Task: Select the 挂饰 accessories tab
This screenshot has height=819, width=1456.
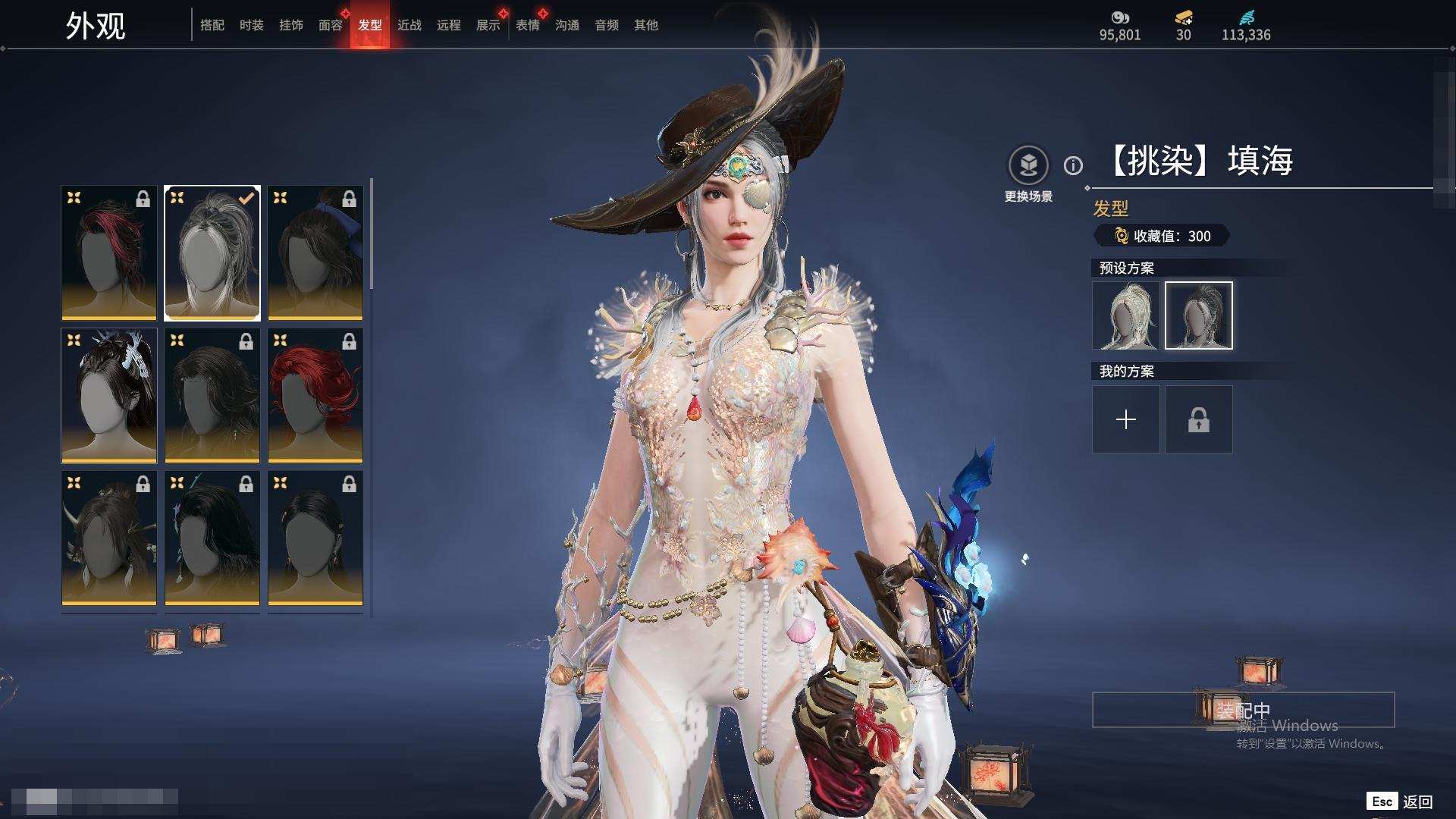Action: tap(291, 25)
